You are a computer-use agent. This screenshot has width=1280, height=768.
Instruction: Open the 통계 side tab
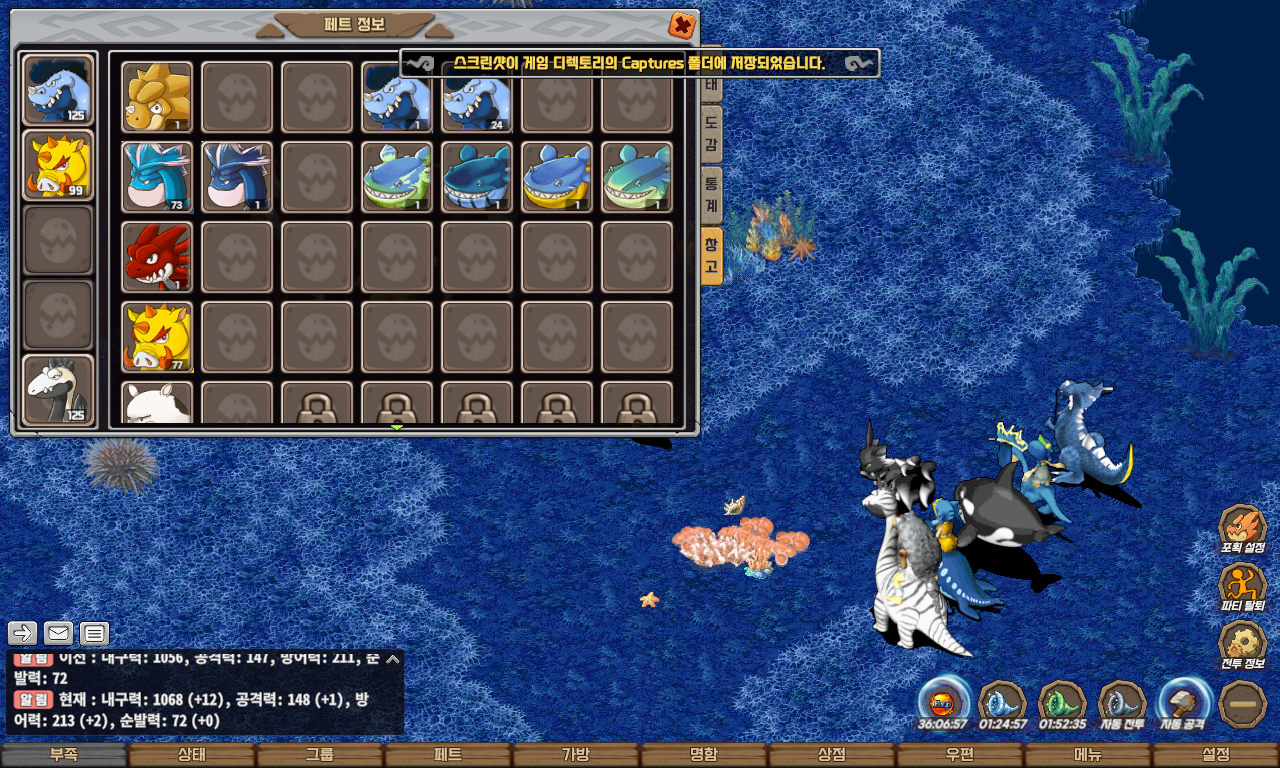711,194
